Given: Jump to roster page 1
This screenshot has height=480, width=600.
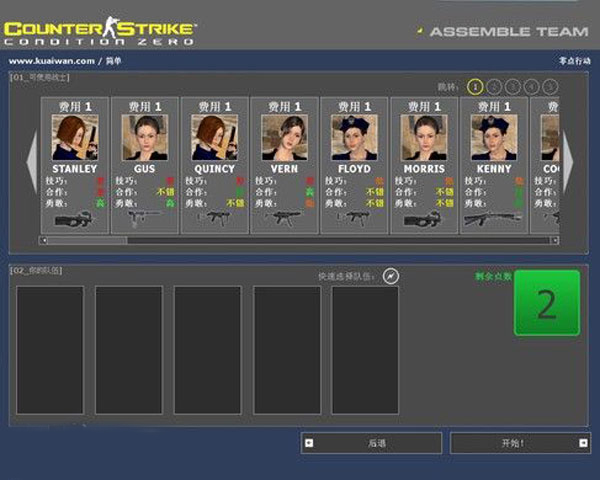Looking at the screenshot, I should click(x=475, y=87).
